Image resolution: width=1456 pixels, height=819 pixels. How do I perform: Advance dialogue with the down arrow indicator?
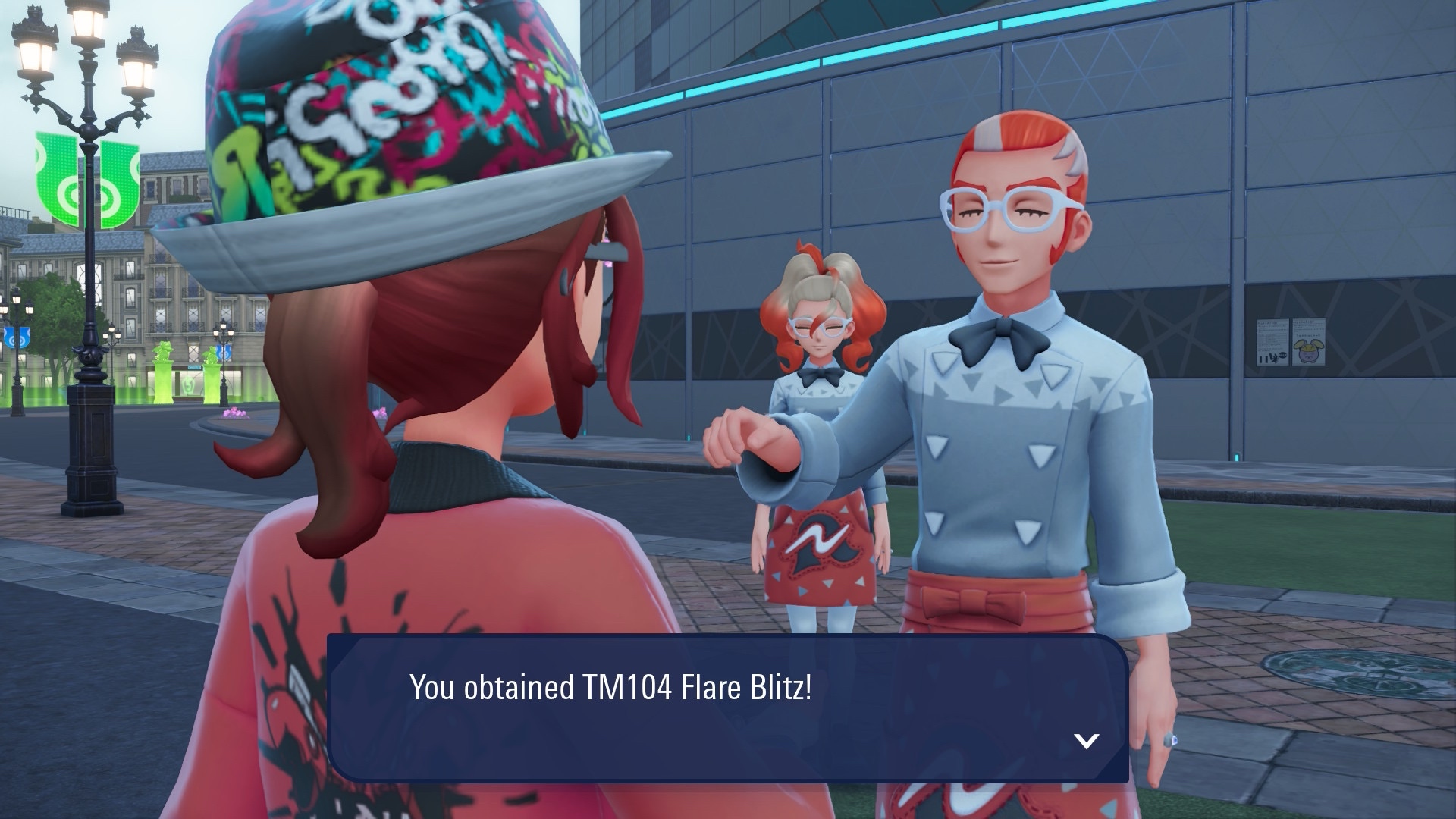(1087, 741)
